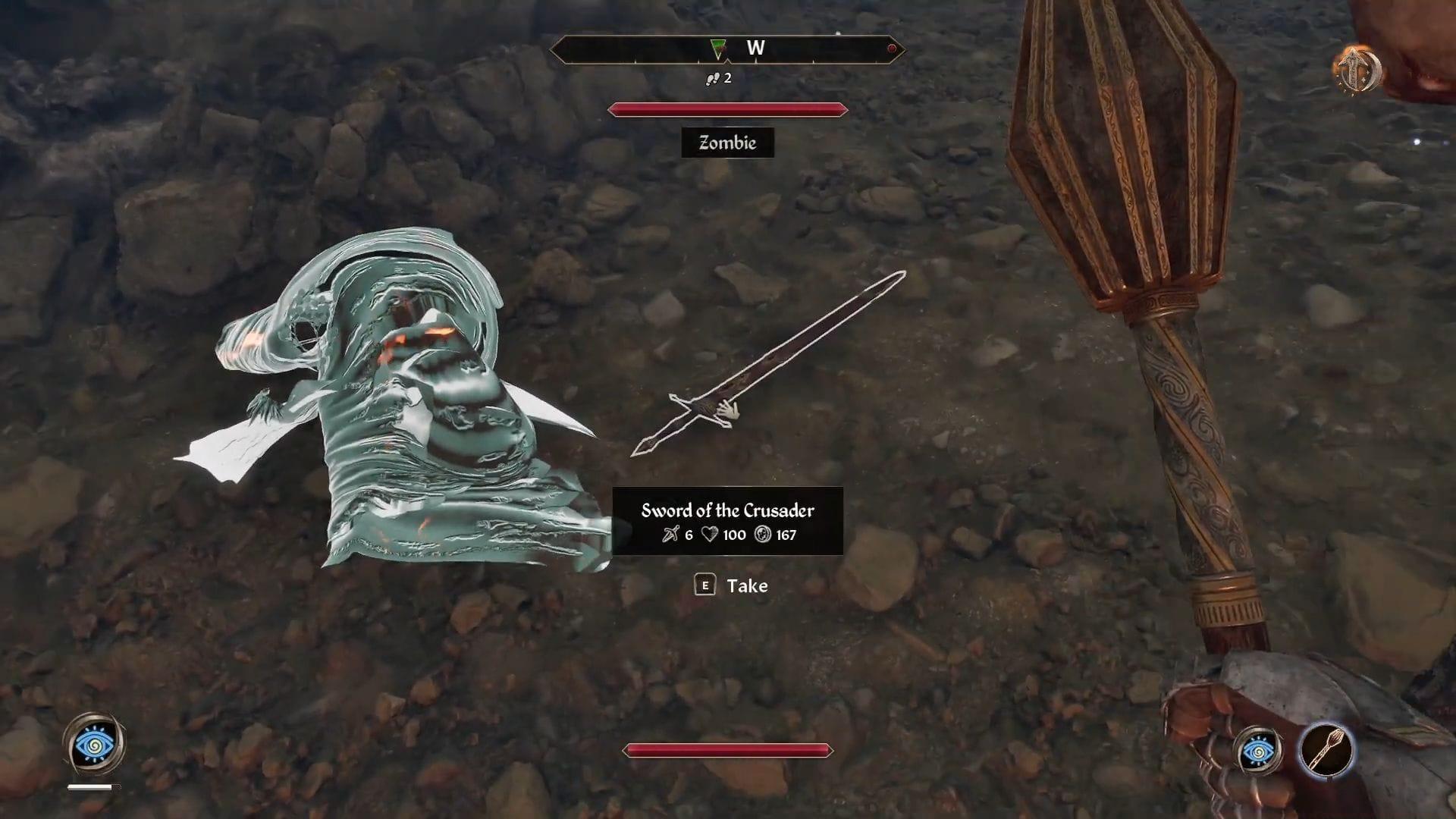1456x819 pixels.
Task: Select the equipped staff weapon icon
Action: (1326, 751)
